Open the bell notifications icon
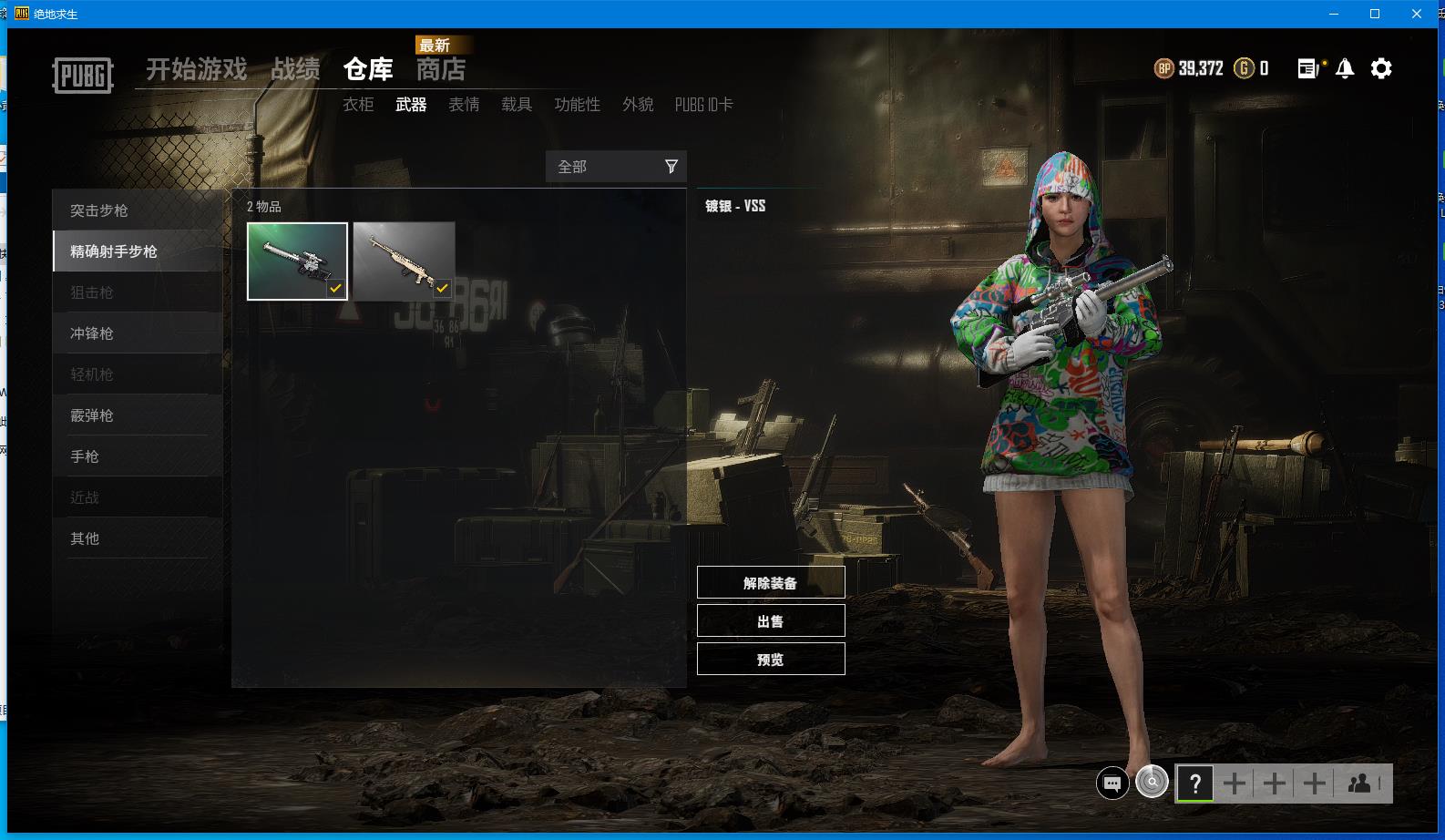Screen dimensions: 1445x840 (x=1345, y=68)
